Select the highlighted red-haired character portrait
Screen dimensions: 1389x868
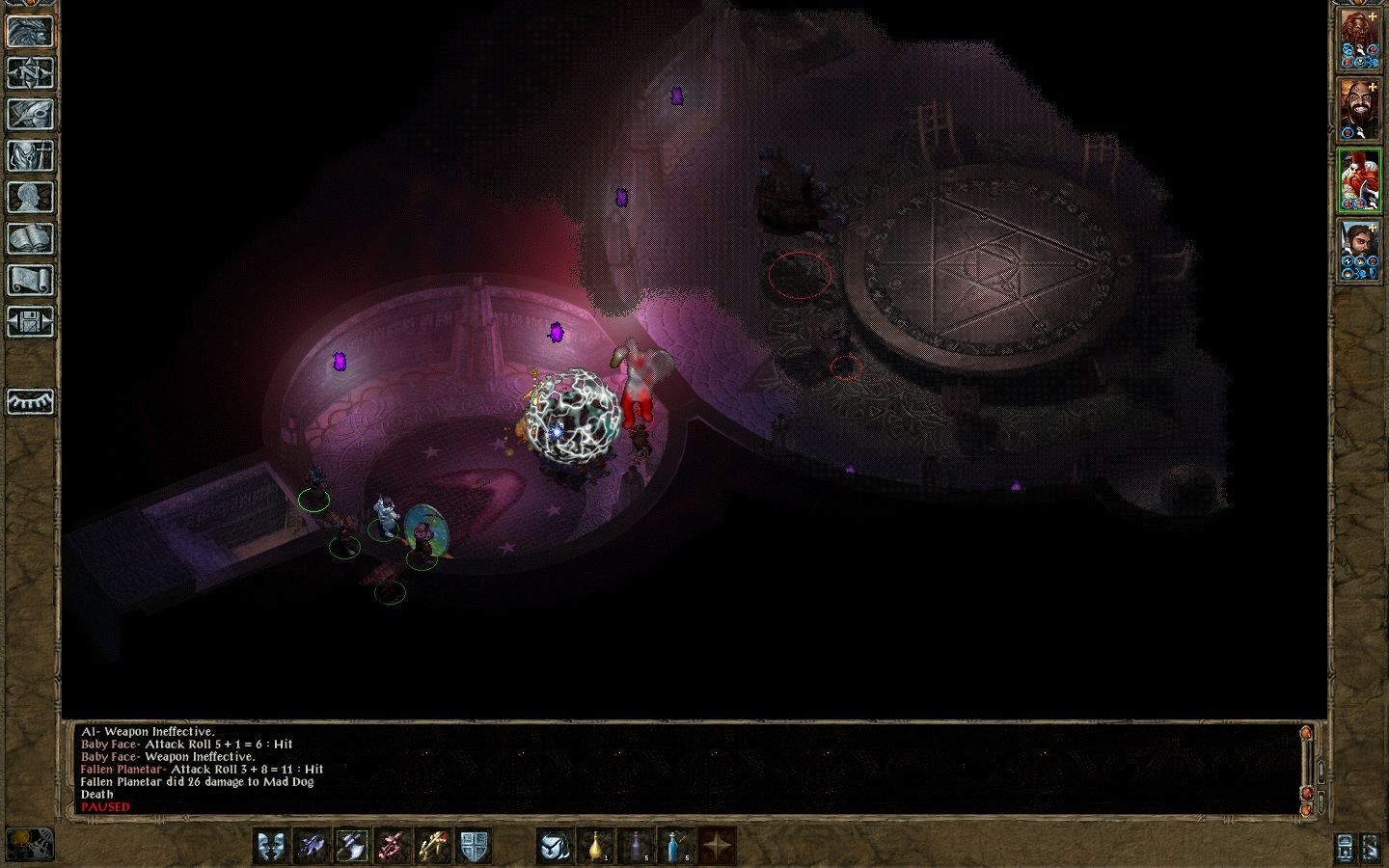[1358, 180]
